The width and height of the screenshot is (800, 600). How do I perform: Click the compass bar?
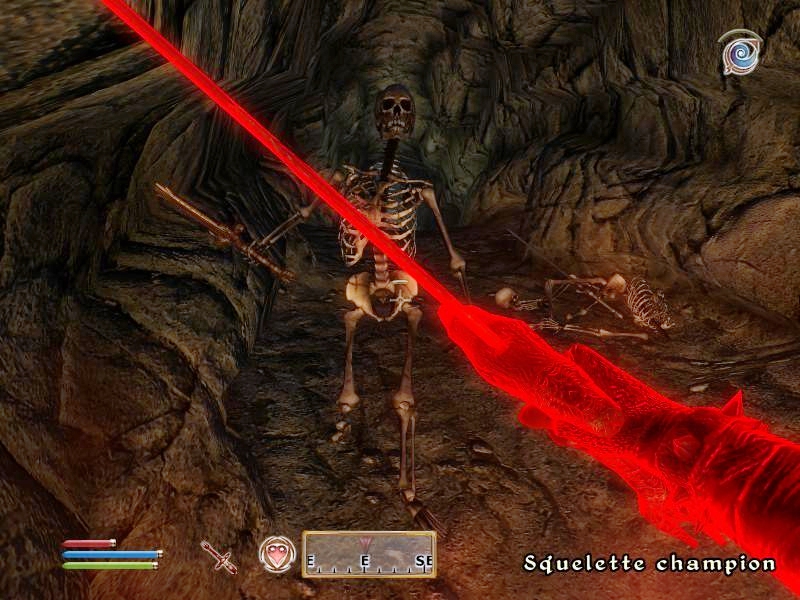click(x=369, y=554)
